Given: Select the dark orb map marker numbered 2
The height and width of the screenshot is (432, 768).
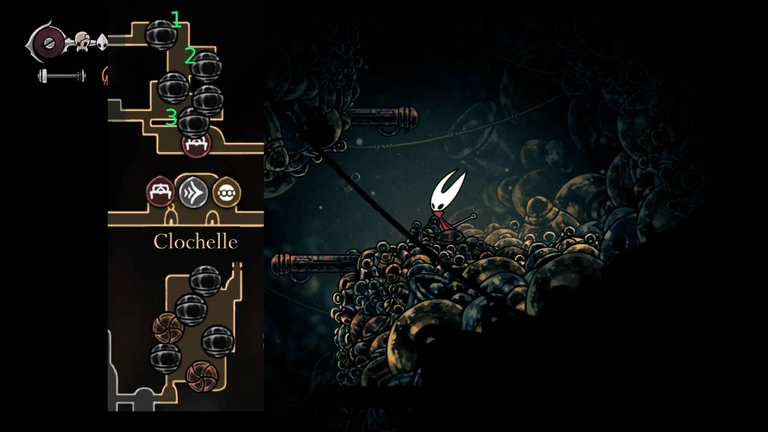Looking at the screenshot, I should 206,67.
